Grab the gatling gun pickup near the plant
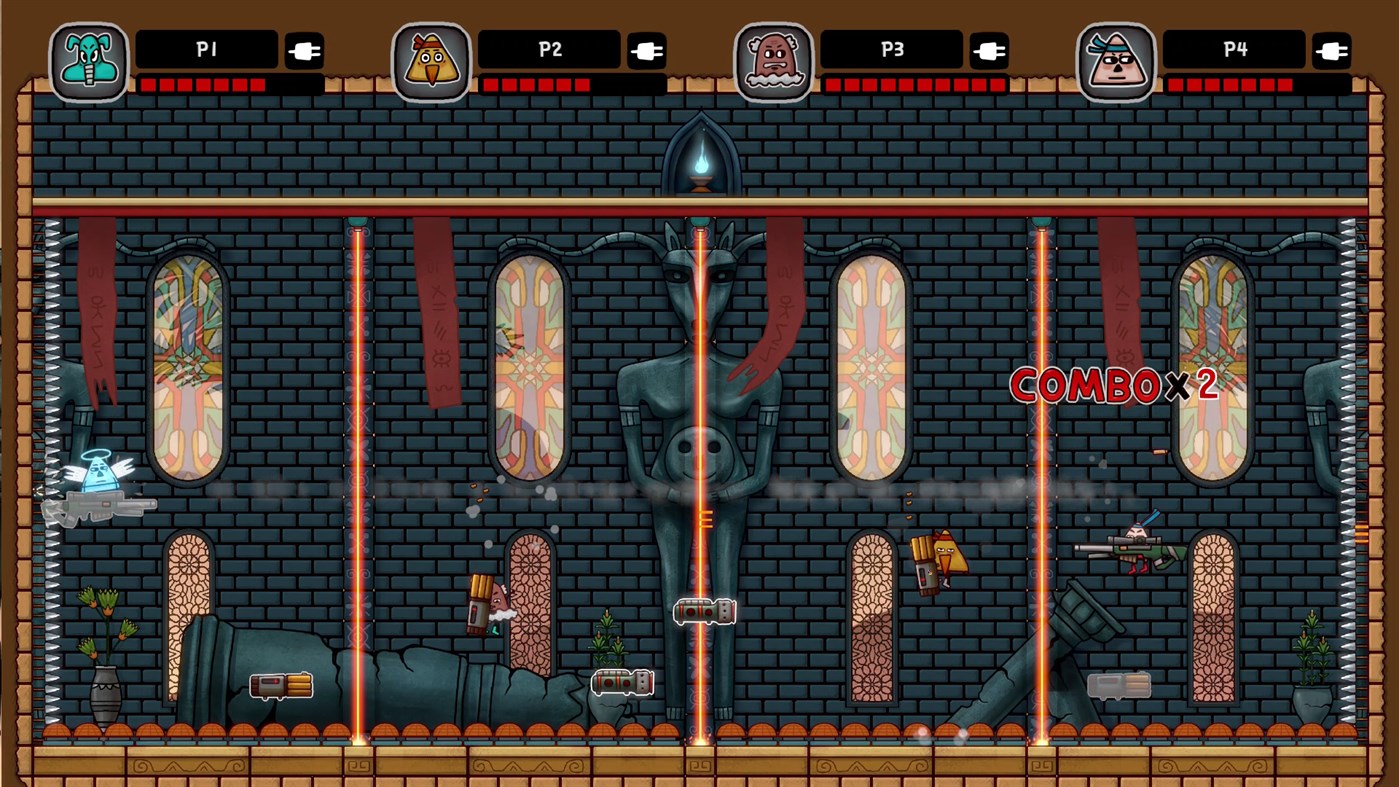 (622, 682)
